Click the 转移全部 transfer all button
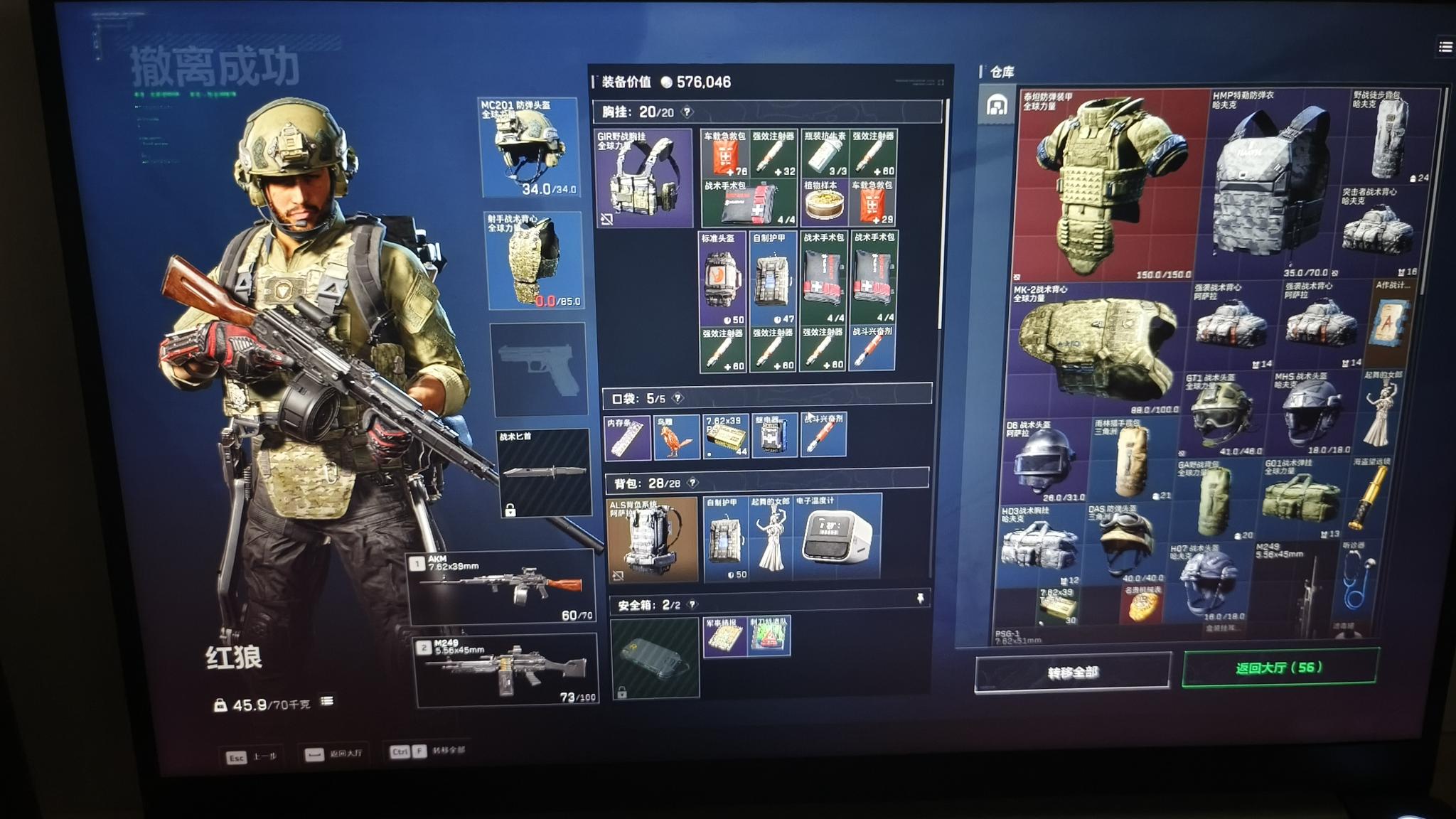 tap(1072, 672)
